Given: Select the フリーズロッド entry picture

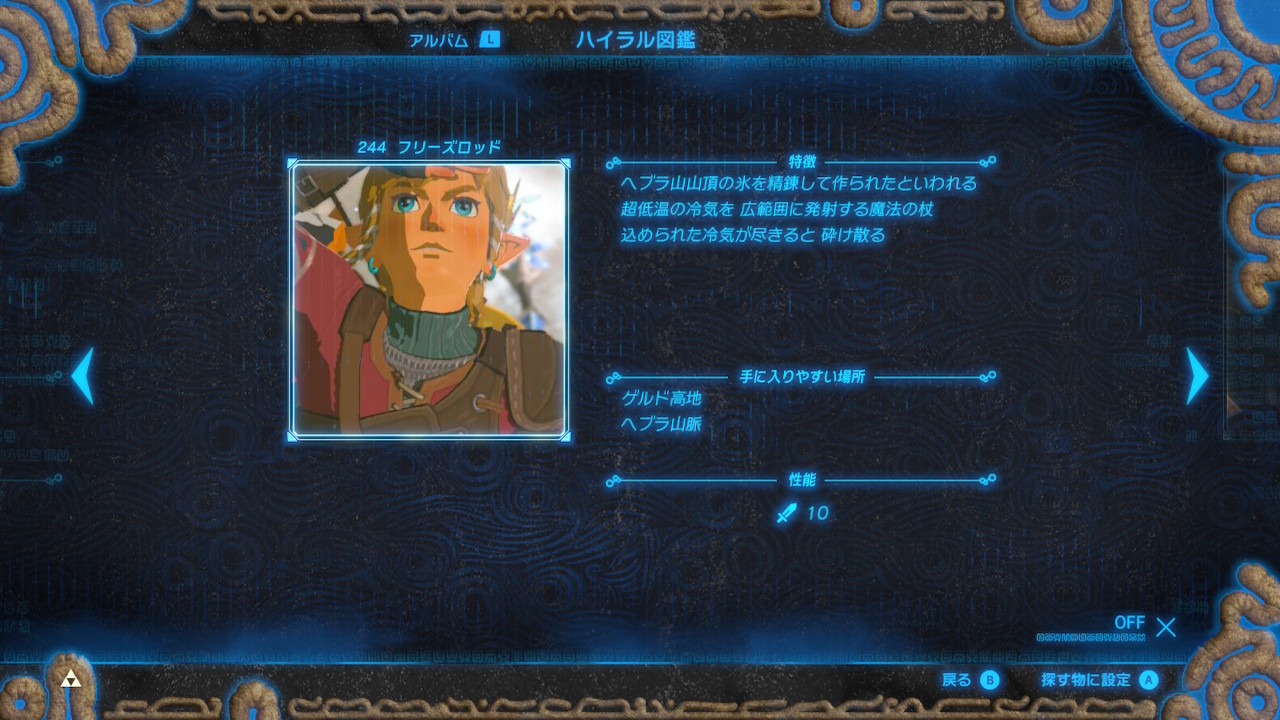Looking at the screenshot, I should click(x=429, y=299).
